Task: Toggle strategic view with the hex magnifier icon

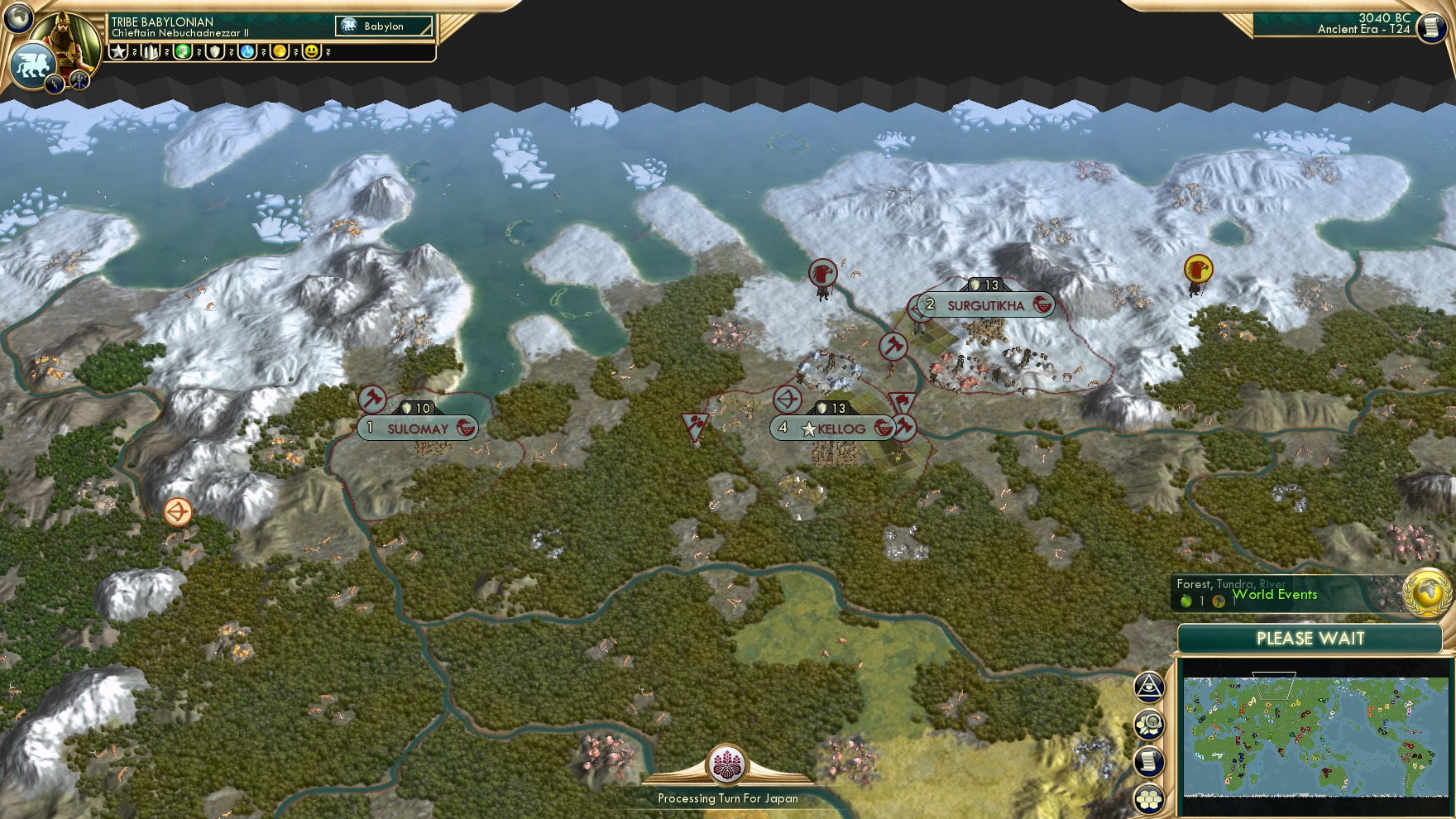Action: pos(1149,724)
